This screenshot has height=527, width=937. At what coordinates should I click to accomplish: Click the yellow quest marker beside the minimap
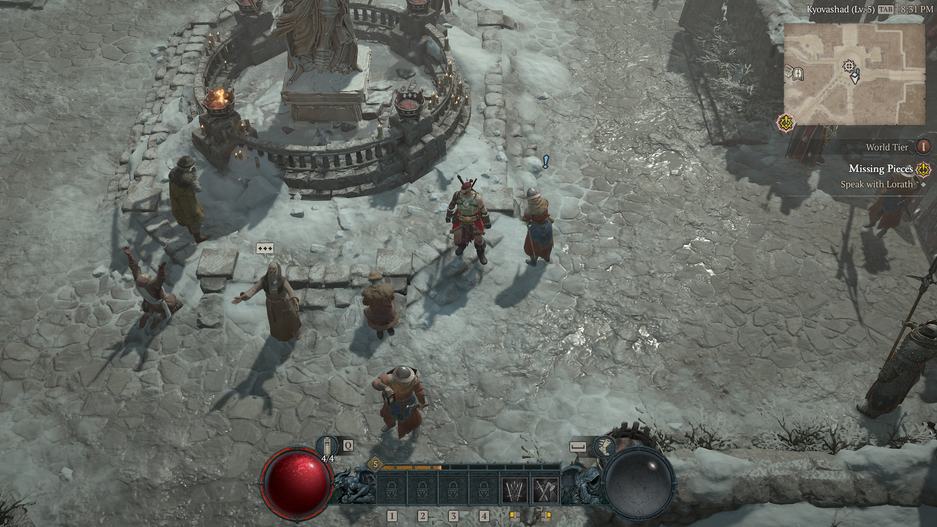785,123
